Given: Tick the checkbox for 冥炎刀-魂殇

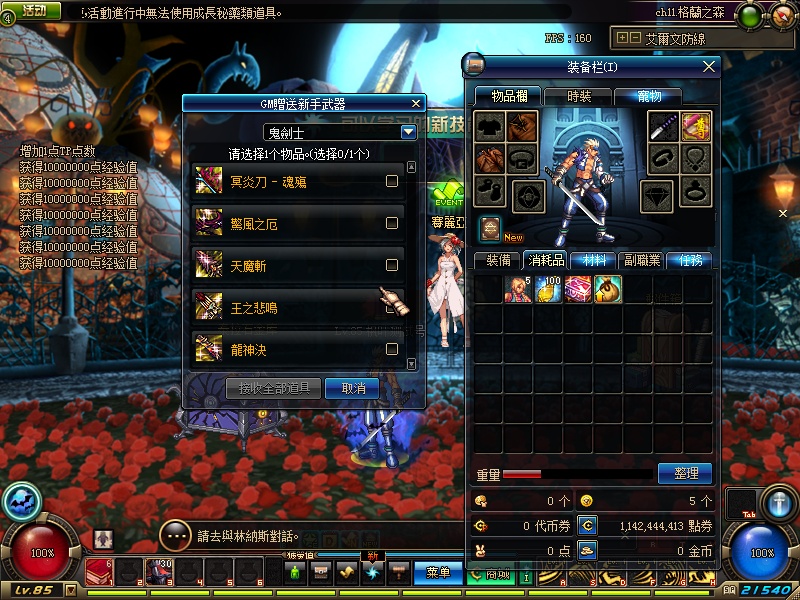Looking at the screenshot, I should 392,181.
